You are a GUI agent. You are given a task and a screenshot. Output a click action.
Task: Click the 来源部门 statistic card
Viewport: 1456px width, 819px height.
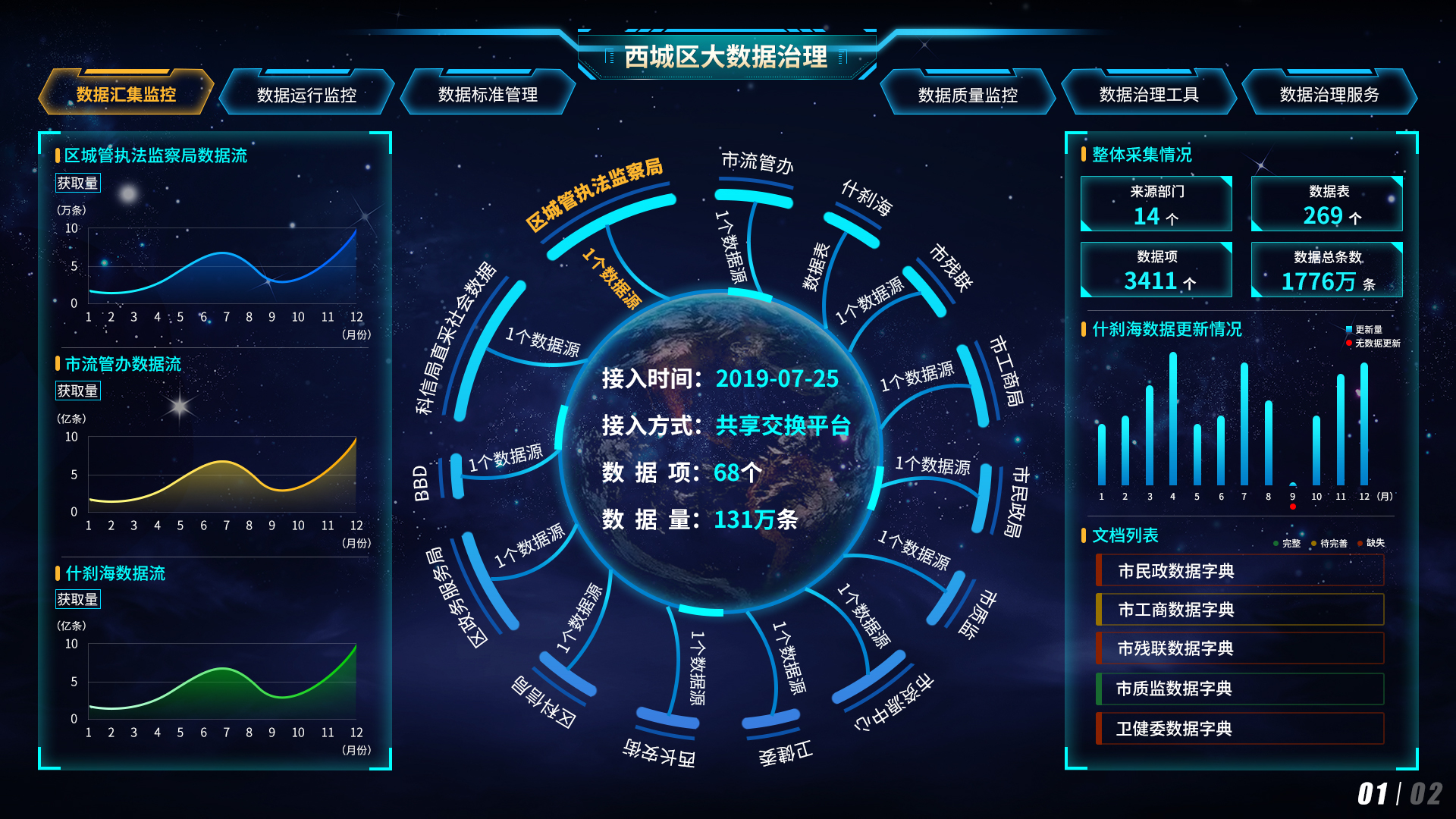1156,203
